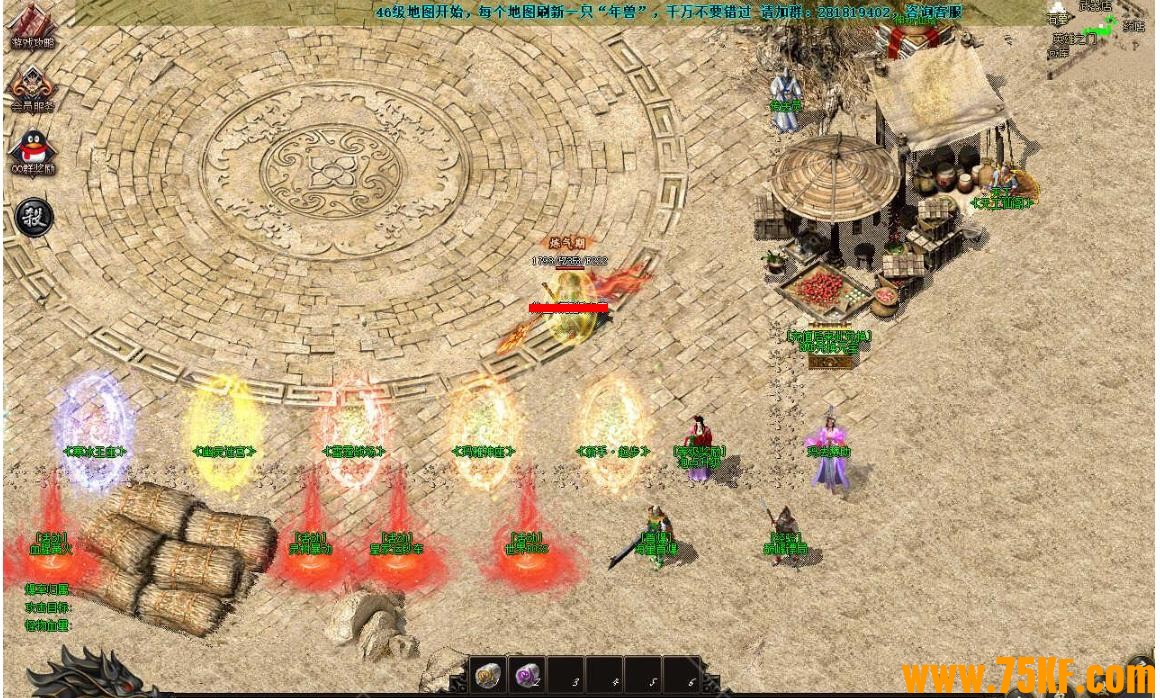Toggle the round 殺 attack mode button
The height and width of the screenshot is (698, 1160).
34,217
